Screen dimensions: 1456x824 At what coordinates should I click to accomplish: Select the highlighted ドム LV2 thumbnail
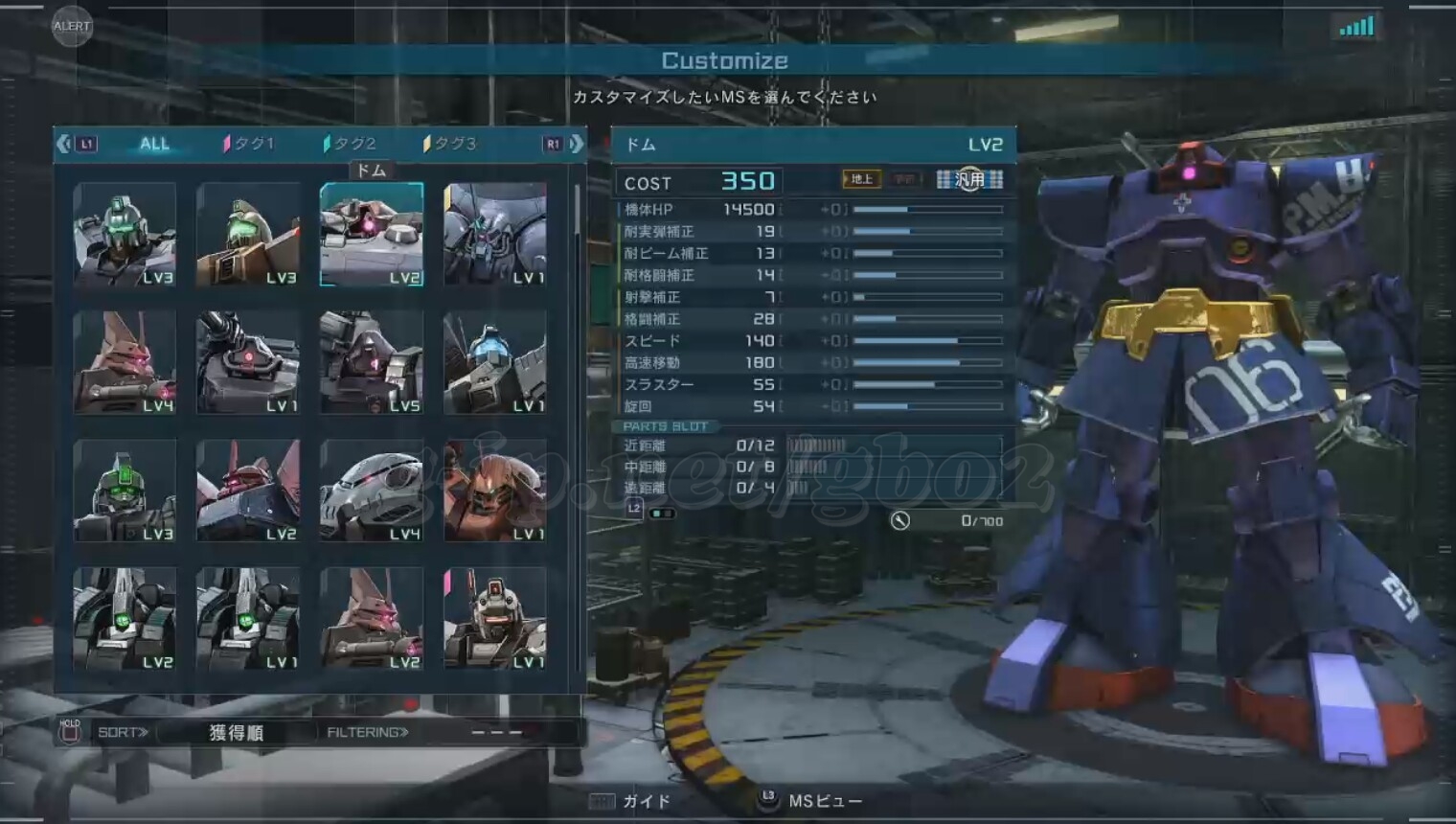[372, 235]
